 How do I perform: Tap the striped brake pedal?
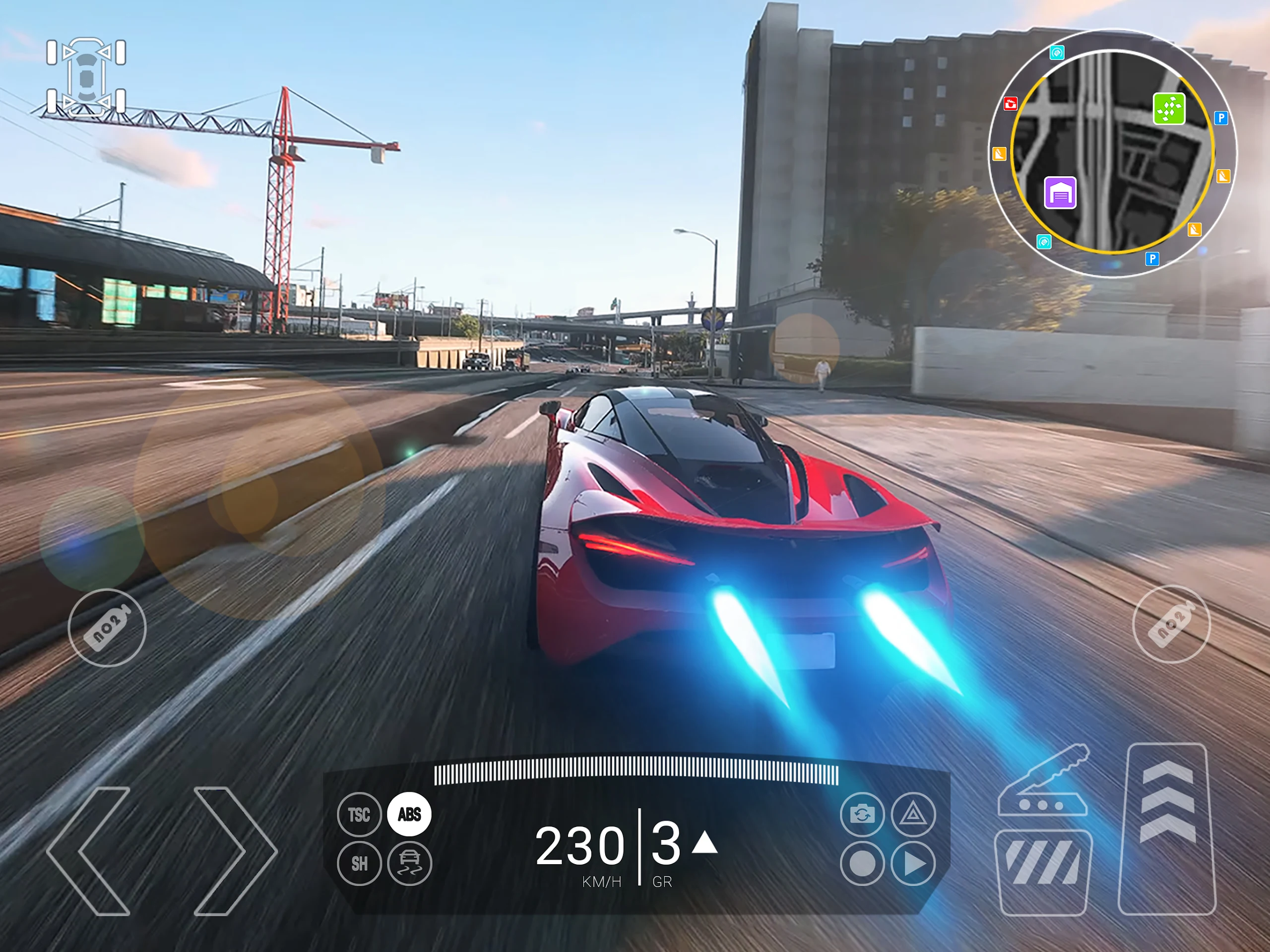(x=1044, y=872)
